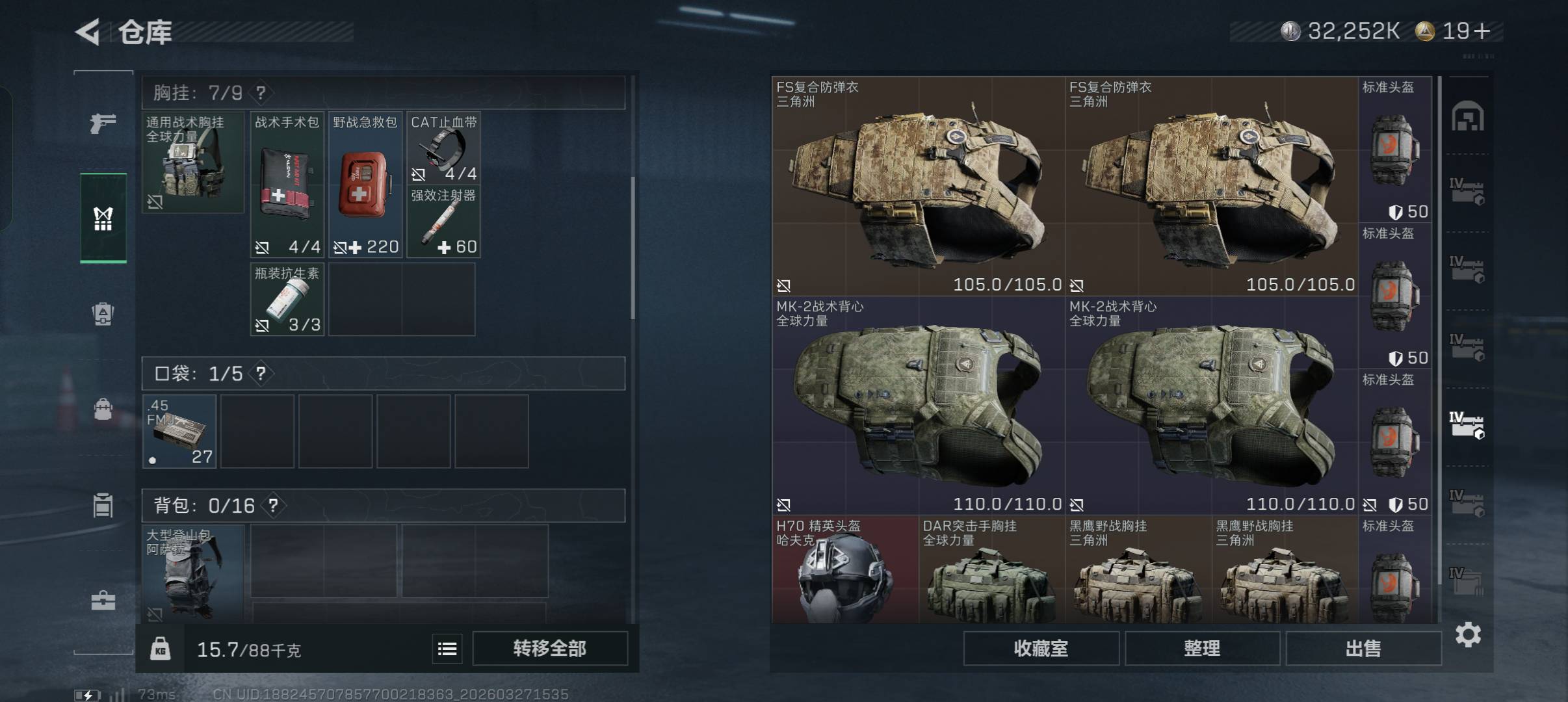Image resolution: width=1568 pixels, height=702 pixels.
Task: Sort the stash with 整理
Action: [x=1202, y=648]
